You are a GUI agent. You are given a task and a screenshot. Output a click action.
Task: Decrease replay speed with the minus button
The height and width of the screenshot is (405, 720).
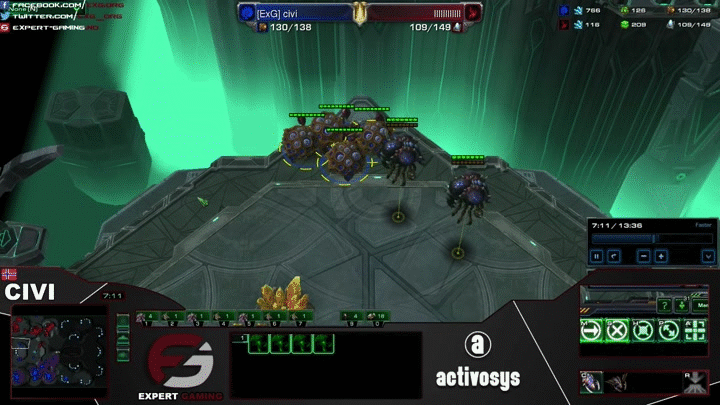[x=643, y=256]
